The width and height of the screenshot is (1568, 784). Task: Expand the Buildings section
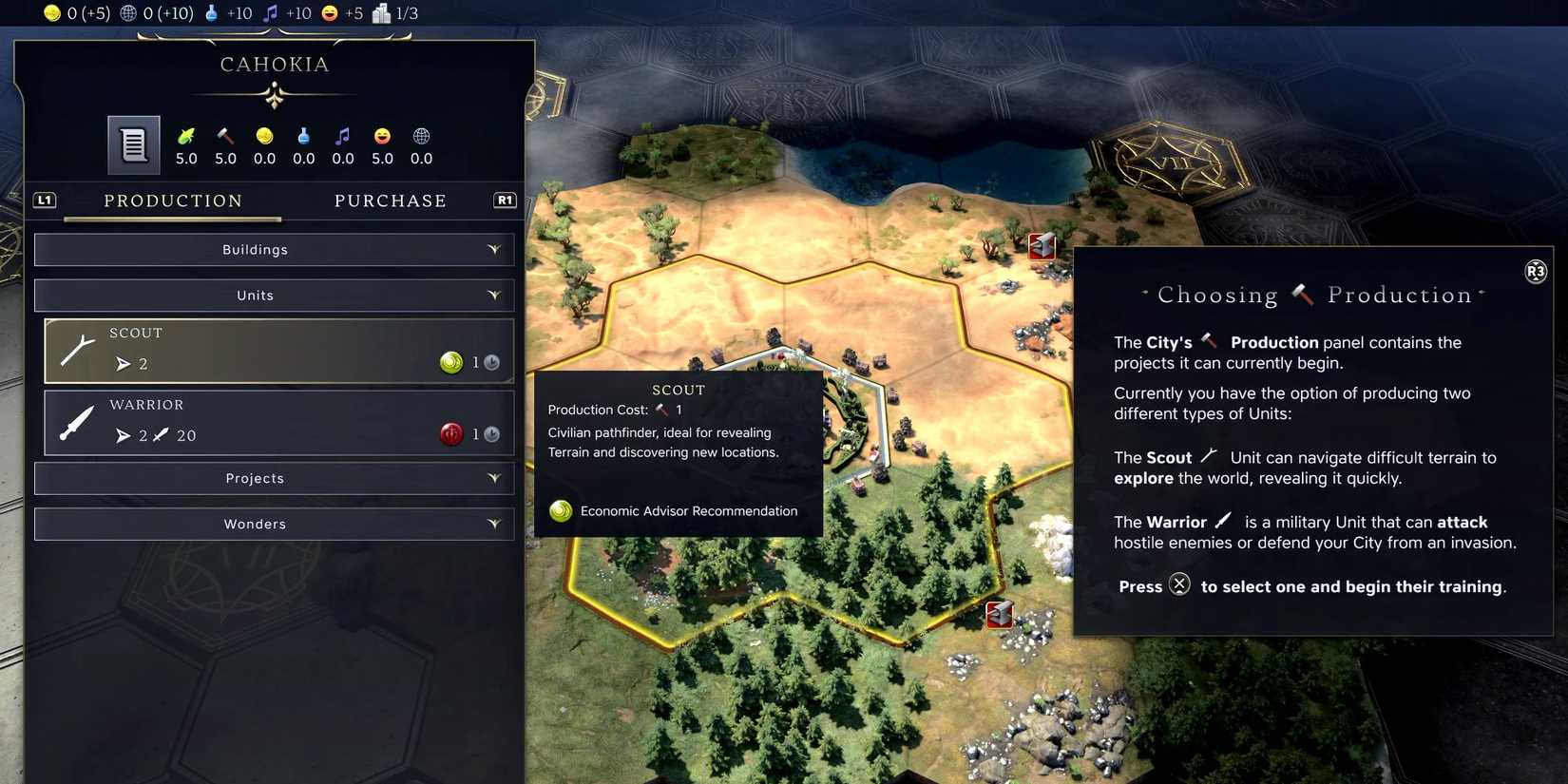point(274,249)
